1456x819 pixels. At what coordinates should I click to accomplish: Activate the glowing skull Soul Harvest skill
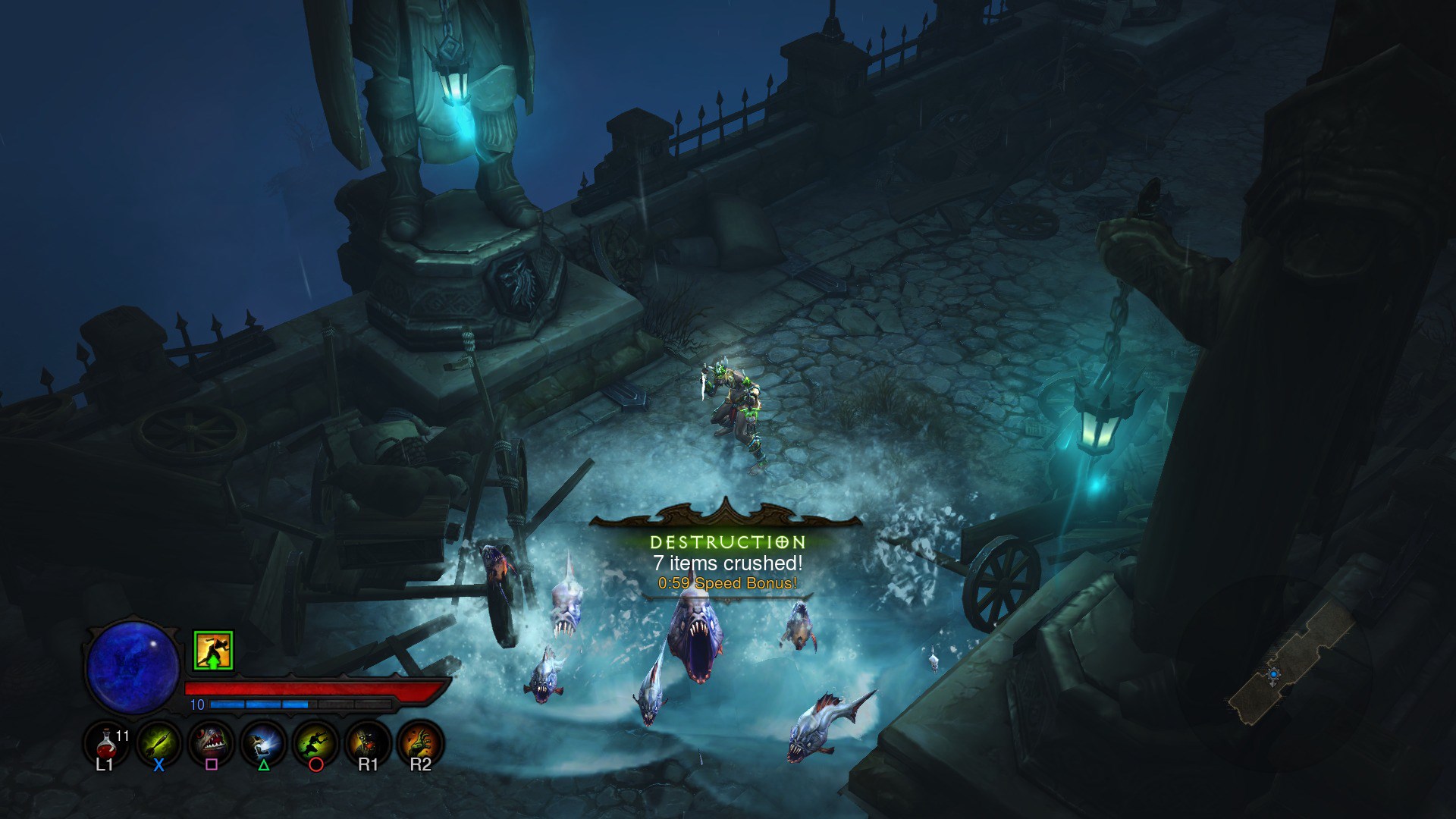263,742
